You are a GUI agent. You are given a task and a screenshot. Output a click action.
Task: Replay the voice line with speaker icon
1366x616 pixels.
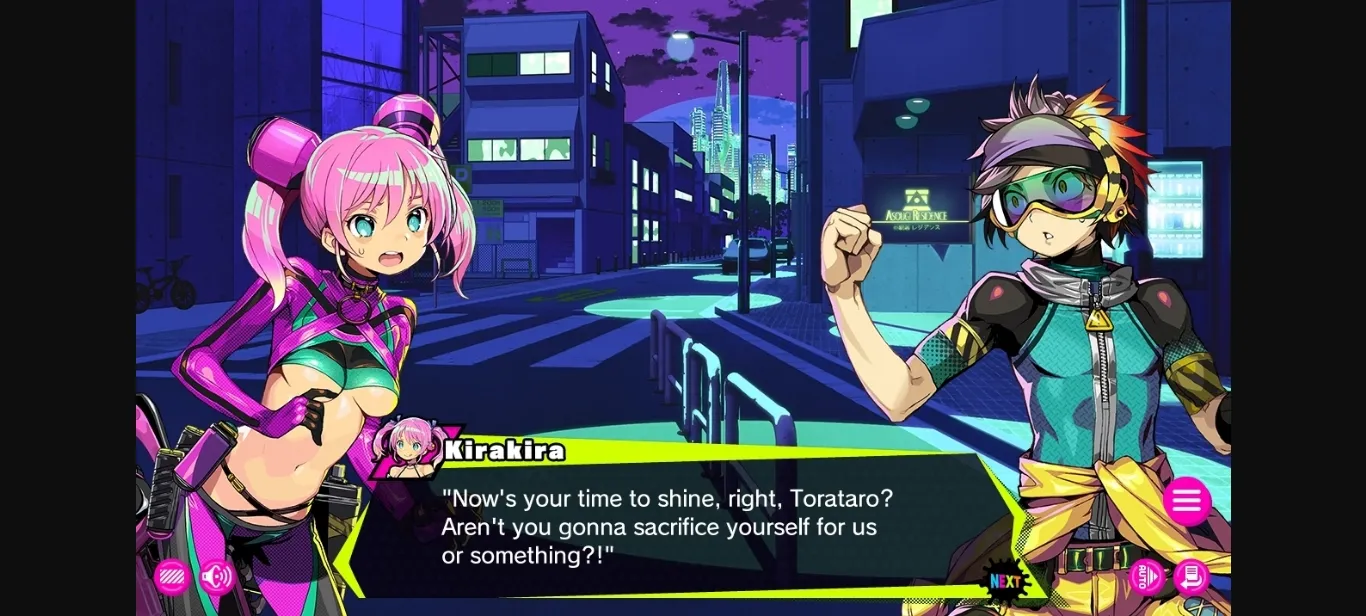click(x=216, y=577)
